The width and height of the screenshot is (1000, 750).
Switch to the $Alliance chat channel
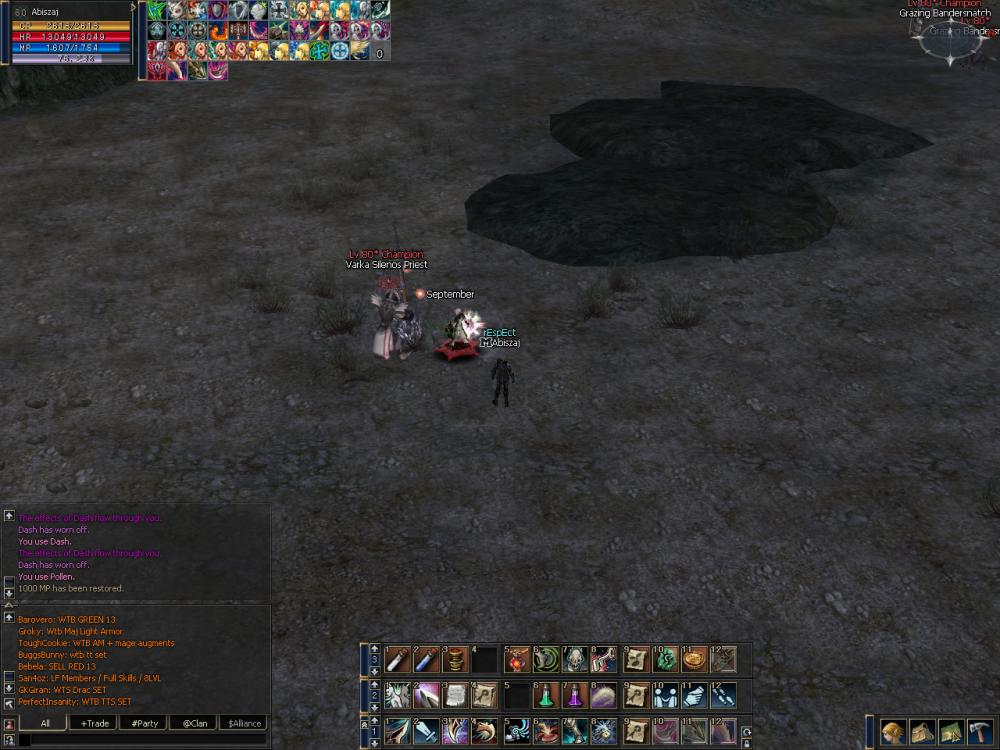(244, 723)
